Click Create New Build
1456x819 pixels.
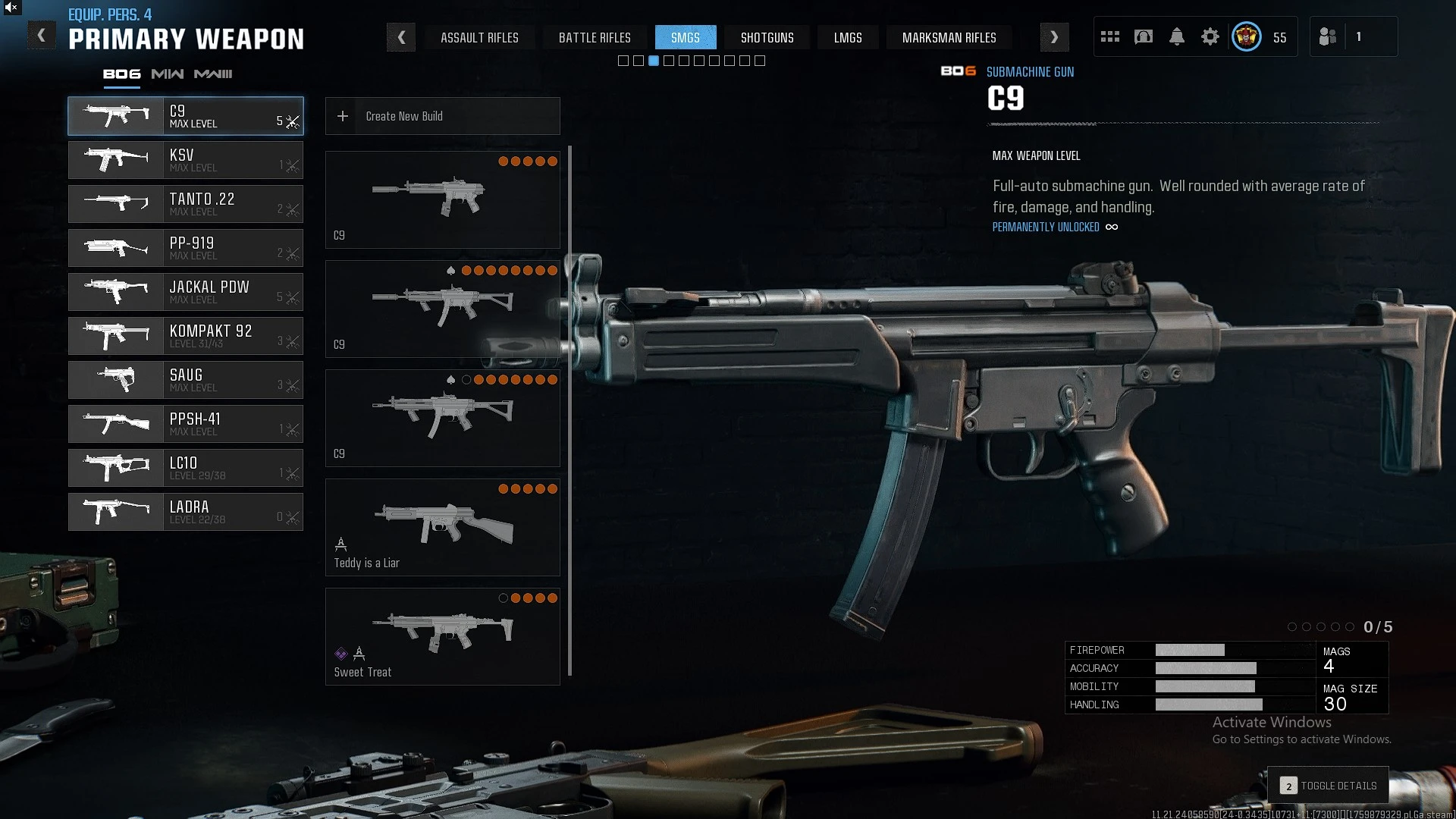(x=443, y=116)
